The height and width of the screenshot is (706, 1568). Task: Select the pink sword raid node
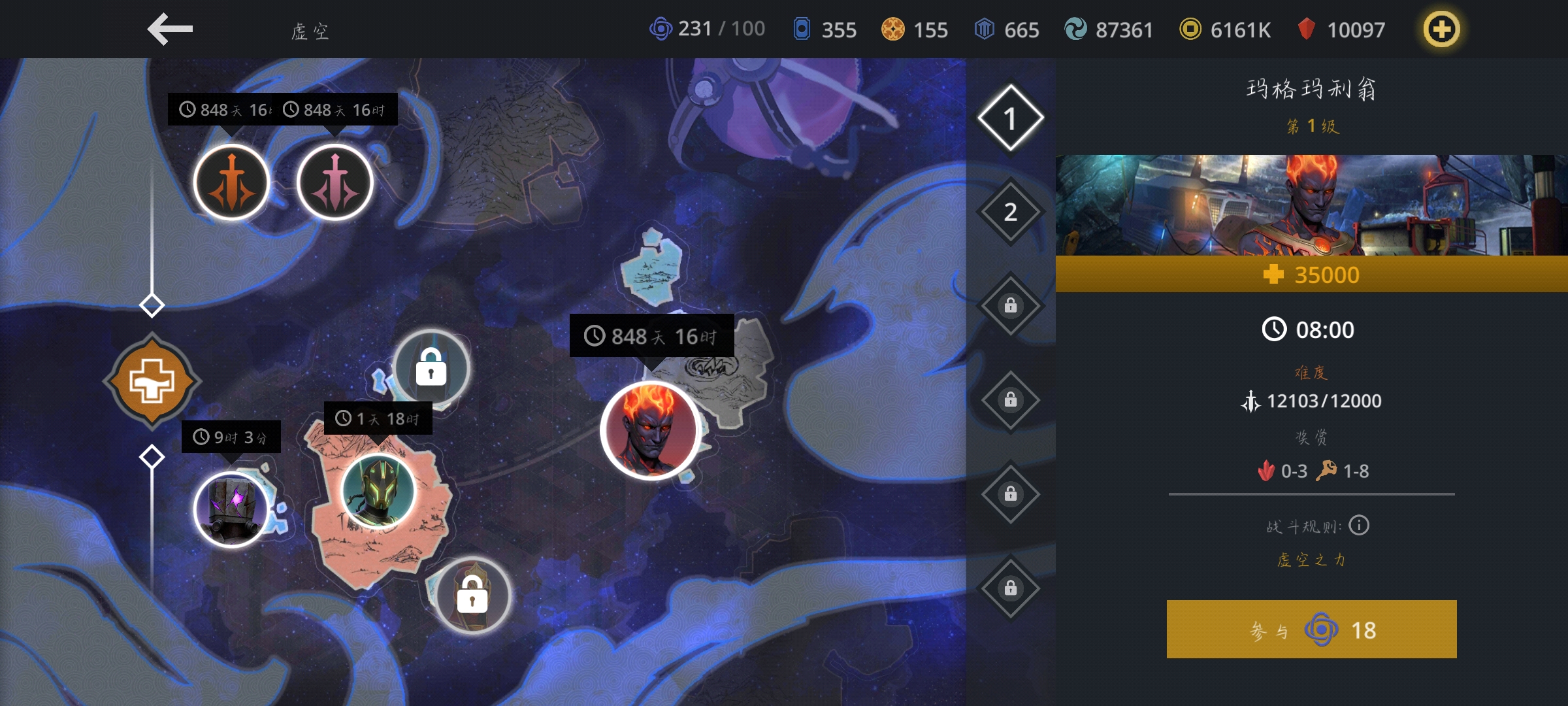click(x=335, y=182)
